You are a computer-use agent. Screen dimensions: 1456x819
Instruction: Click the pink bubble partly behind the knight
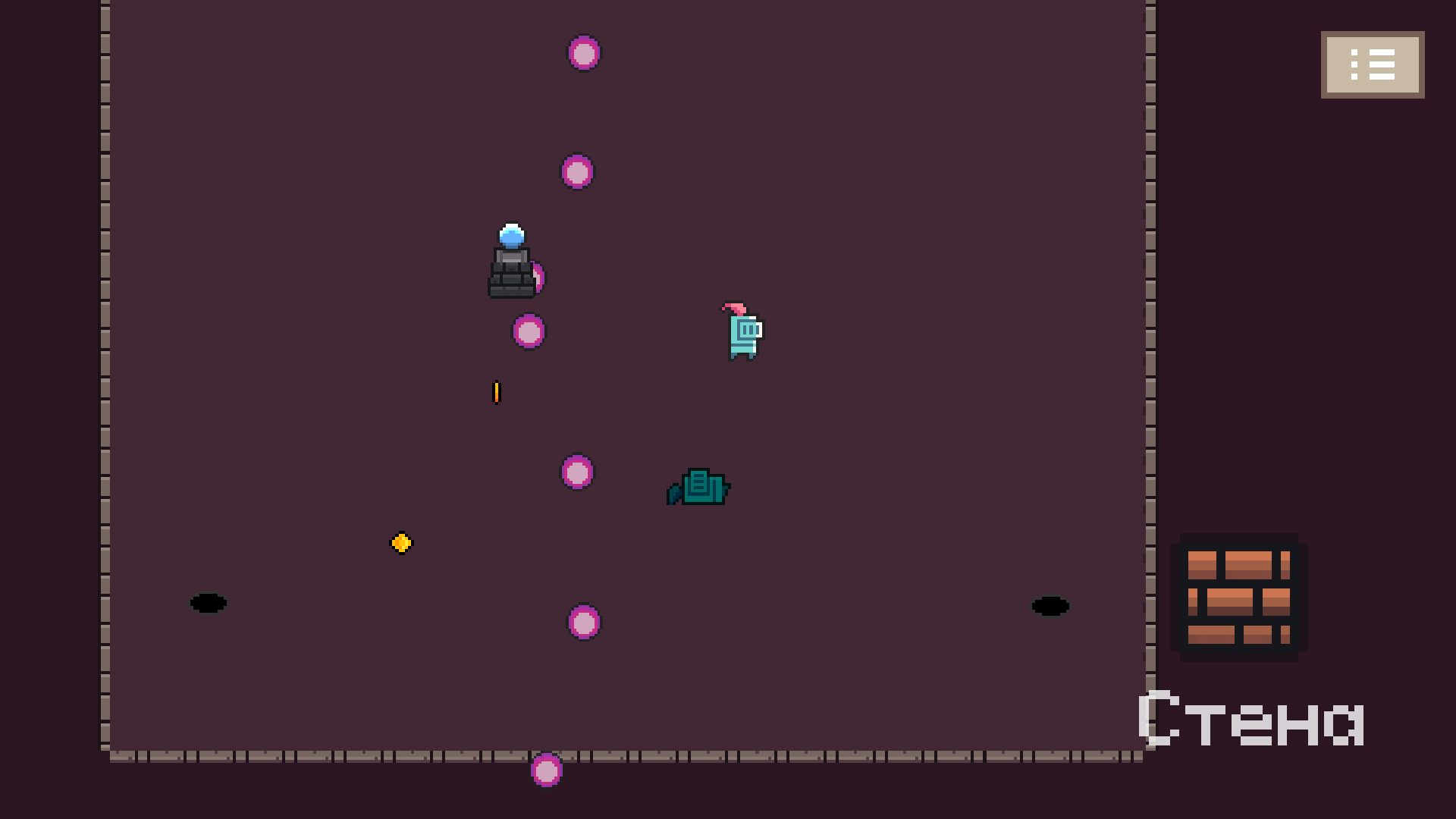point(537,277)
